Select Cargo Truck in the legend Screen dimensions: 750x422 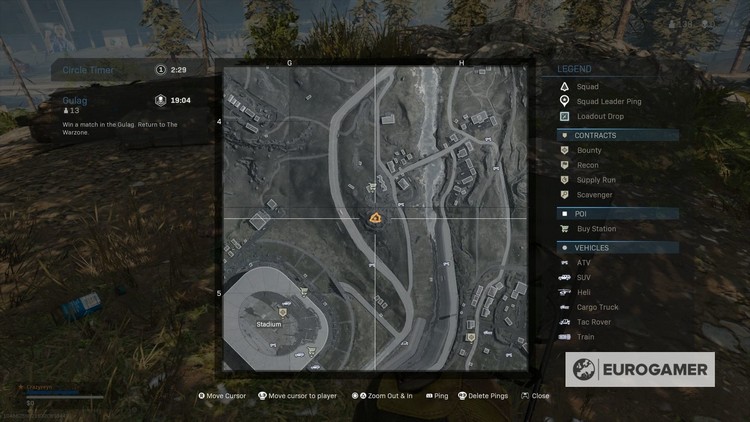(x=597, y=307)
